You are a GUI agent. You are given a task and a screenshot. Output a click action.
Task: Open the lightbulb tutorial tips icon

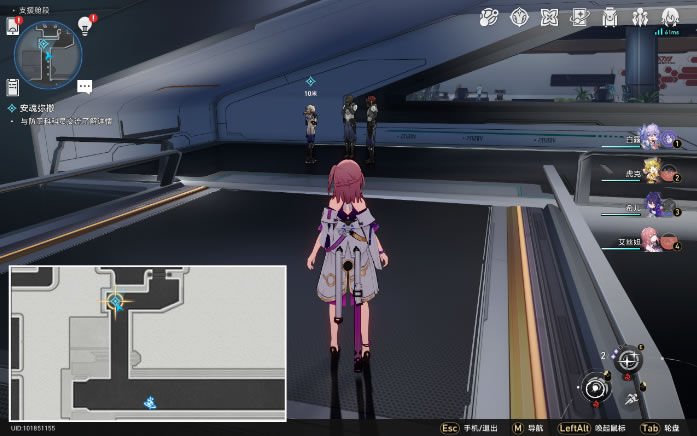(85, 25)
